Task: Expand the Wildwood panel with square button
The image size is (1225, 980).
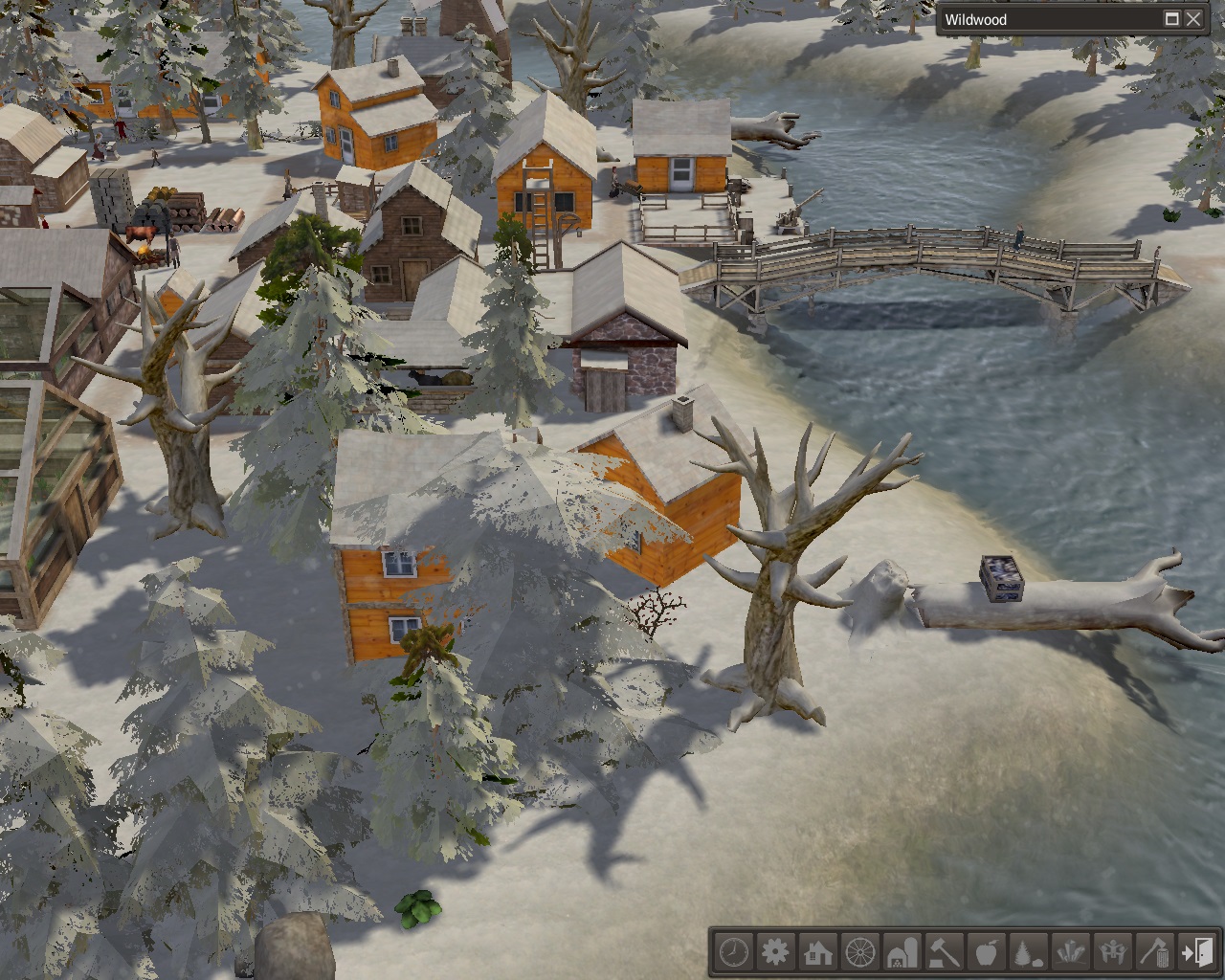Action: tap(1171, 19)
